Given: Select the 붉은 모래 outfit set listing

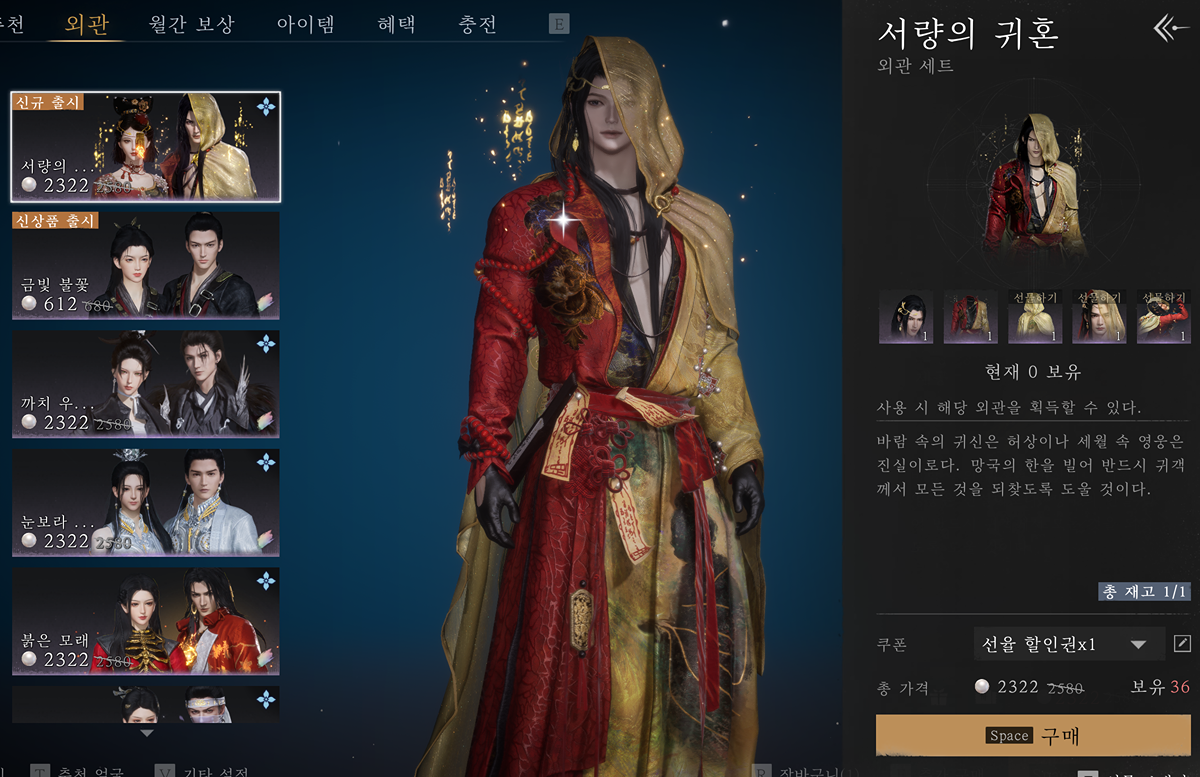Looking at the screenshot, I should pyautogui.click(x=146, y=621).
